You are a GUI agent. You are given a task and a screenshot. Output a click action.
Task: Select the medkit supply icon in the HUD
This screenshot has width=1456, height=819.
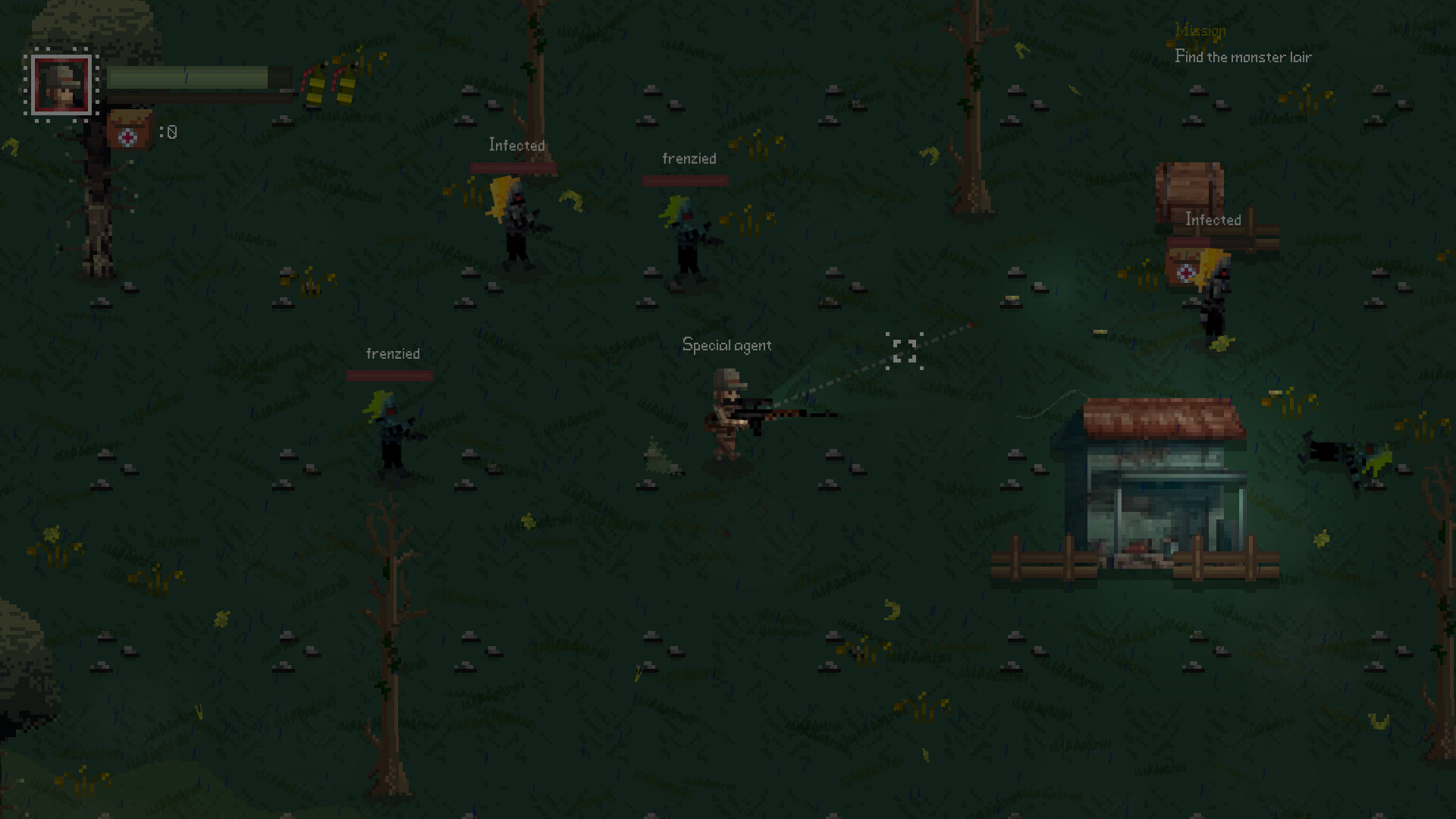(129, 130)
